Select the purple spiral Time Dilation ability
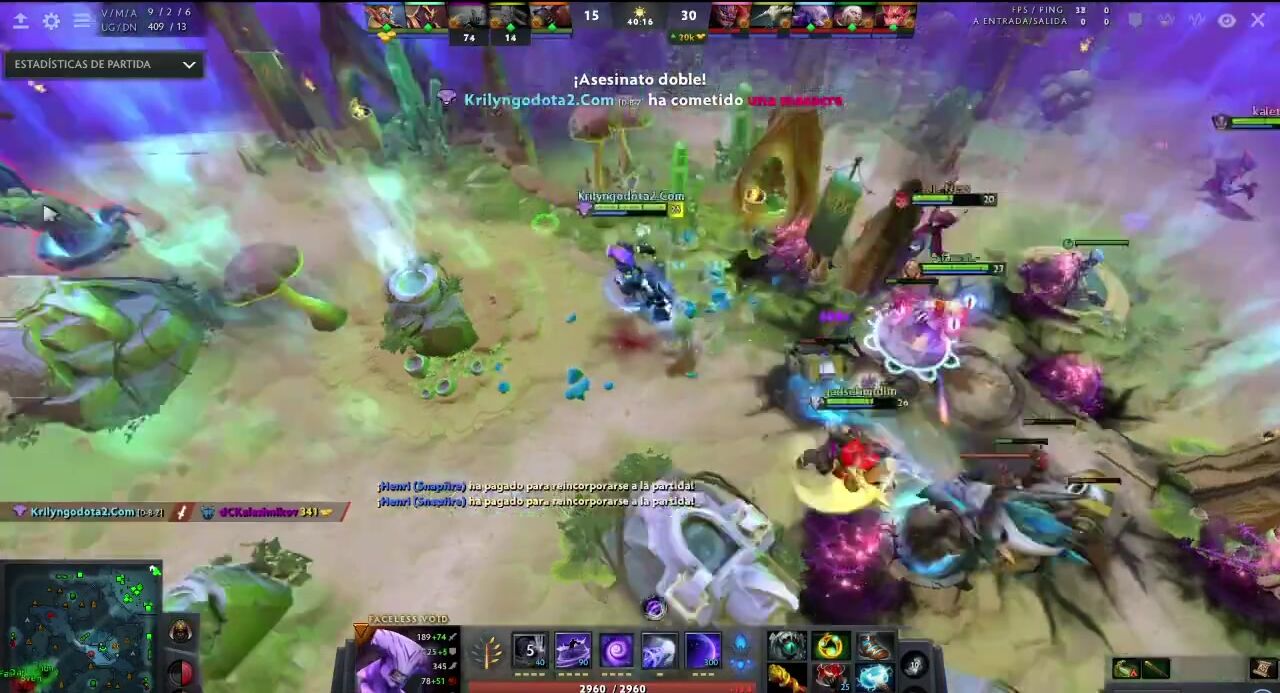 616,651
